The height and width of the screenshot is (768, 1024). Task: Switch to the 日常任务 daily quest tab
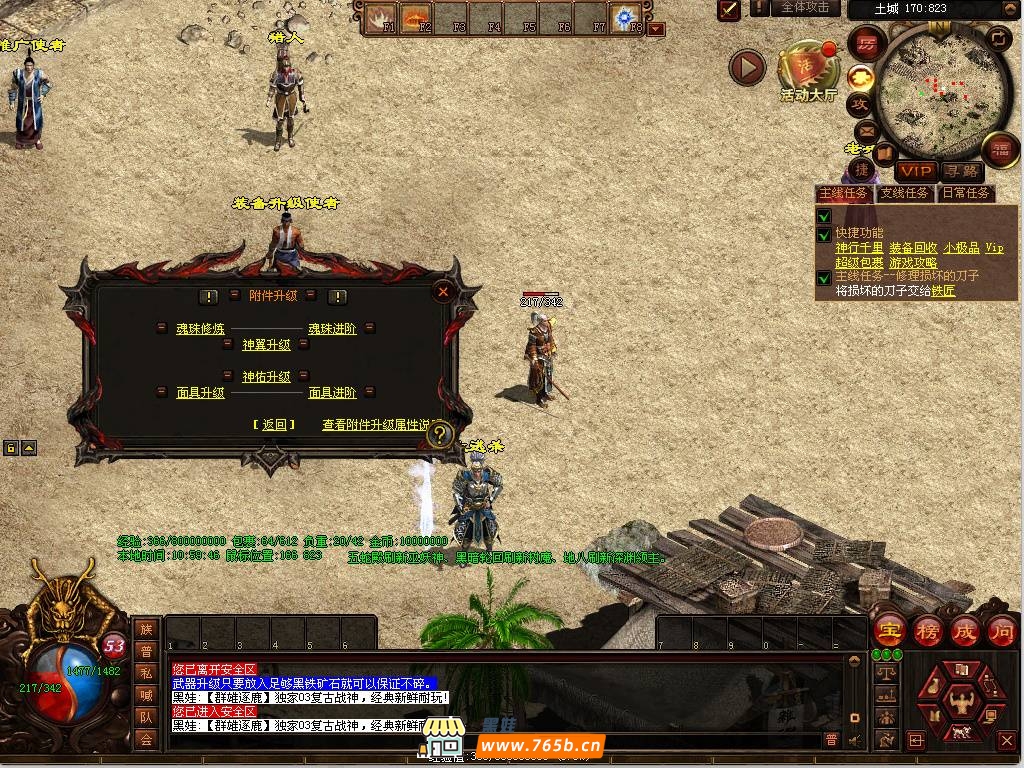(965, 193)
